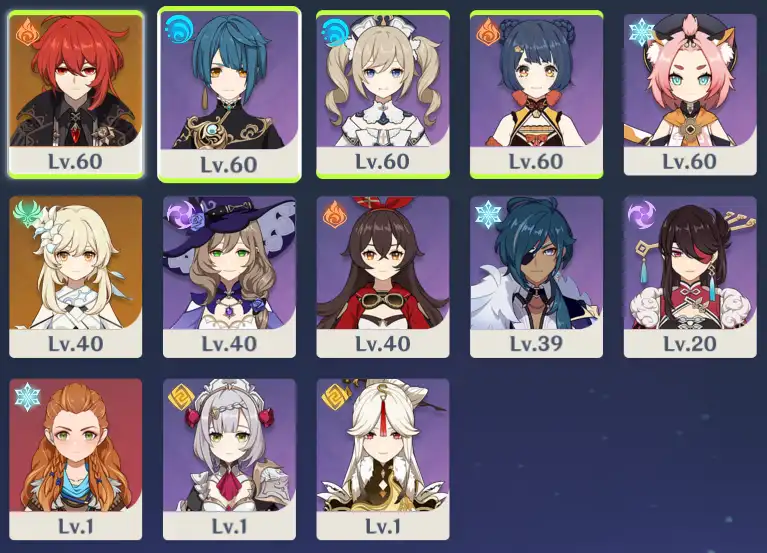767x553 pixels.
Task: Choose Noelle in the maid headband
Action: coord(229,457)
